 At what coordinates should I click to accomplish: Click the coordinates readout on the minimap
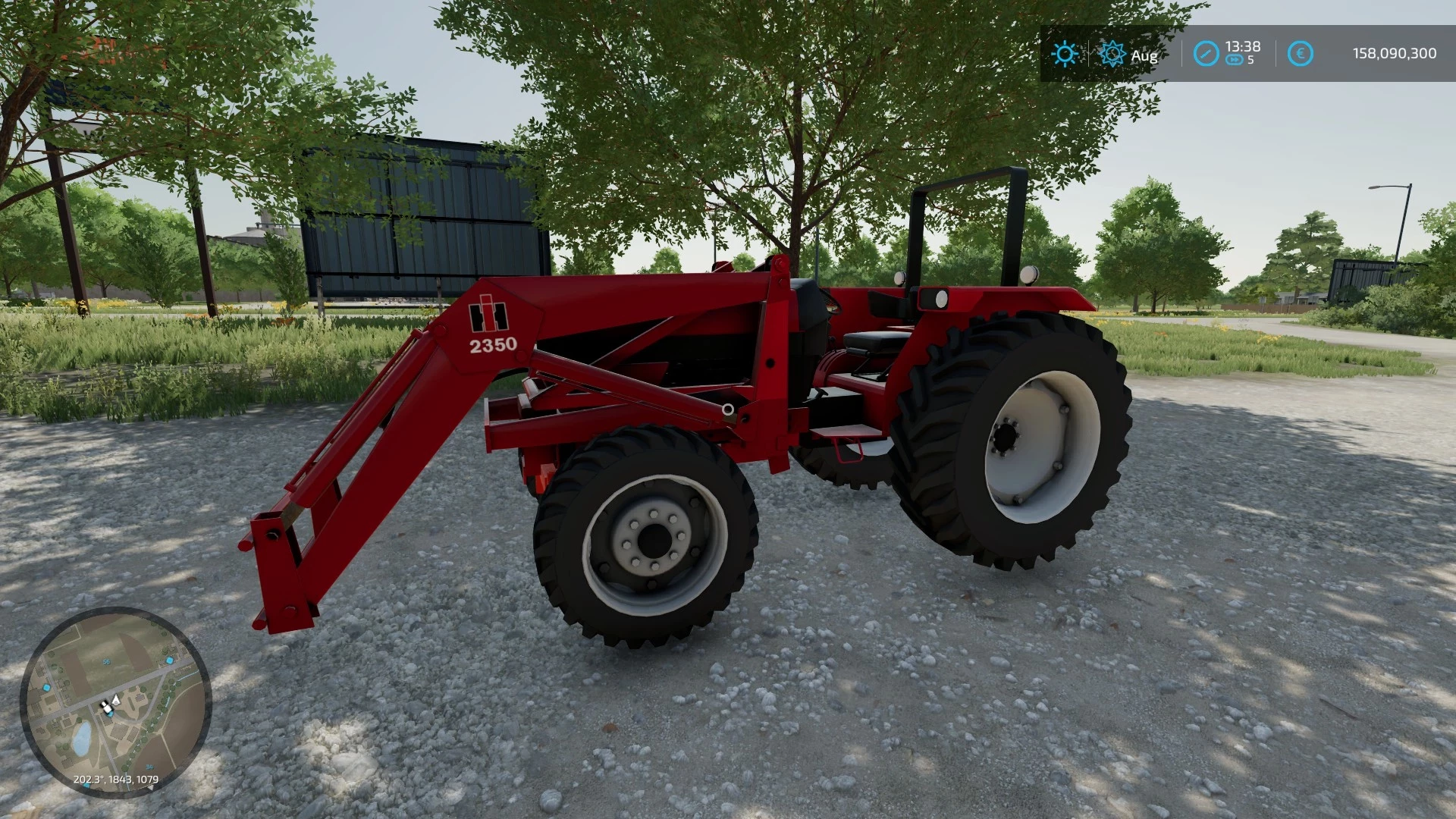pyautogui.click(x=116, y=779)
